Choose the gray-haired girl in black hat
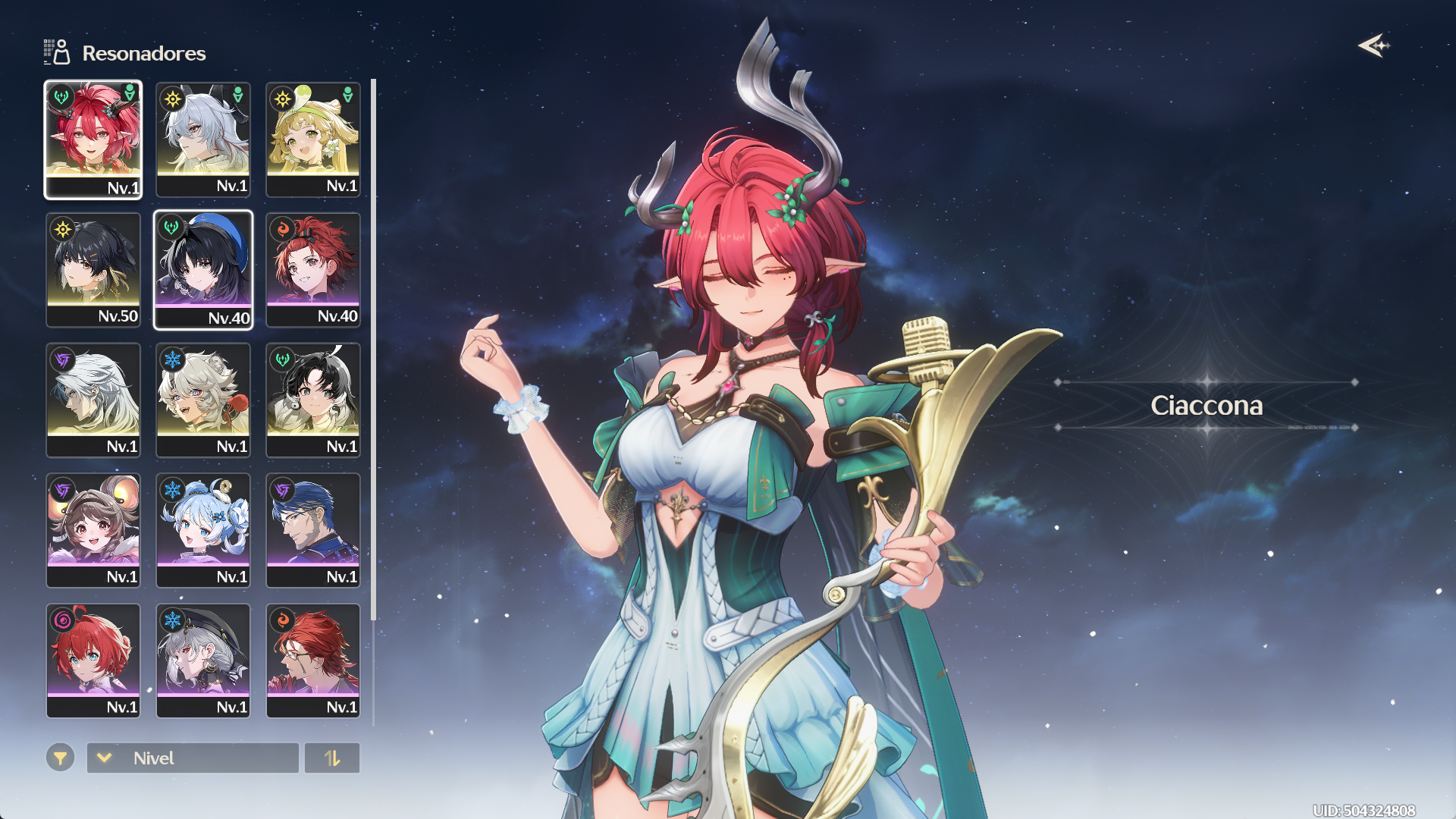Image resolution: width=1456 pixels, height=819 pixels. (x=203, y=661)
